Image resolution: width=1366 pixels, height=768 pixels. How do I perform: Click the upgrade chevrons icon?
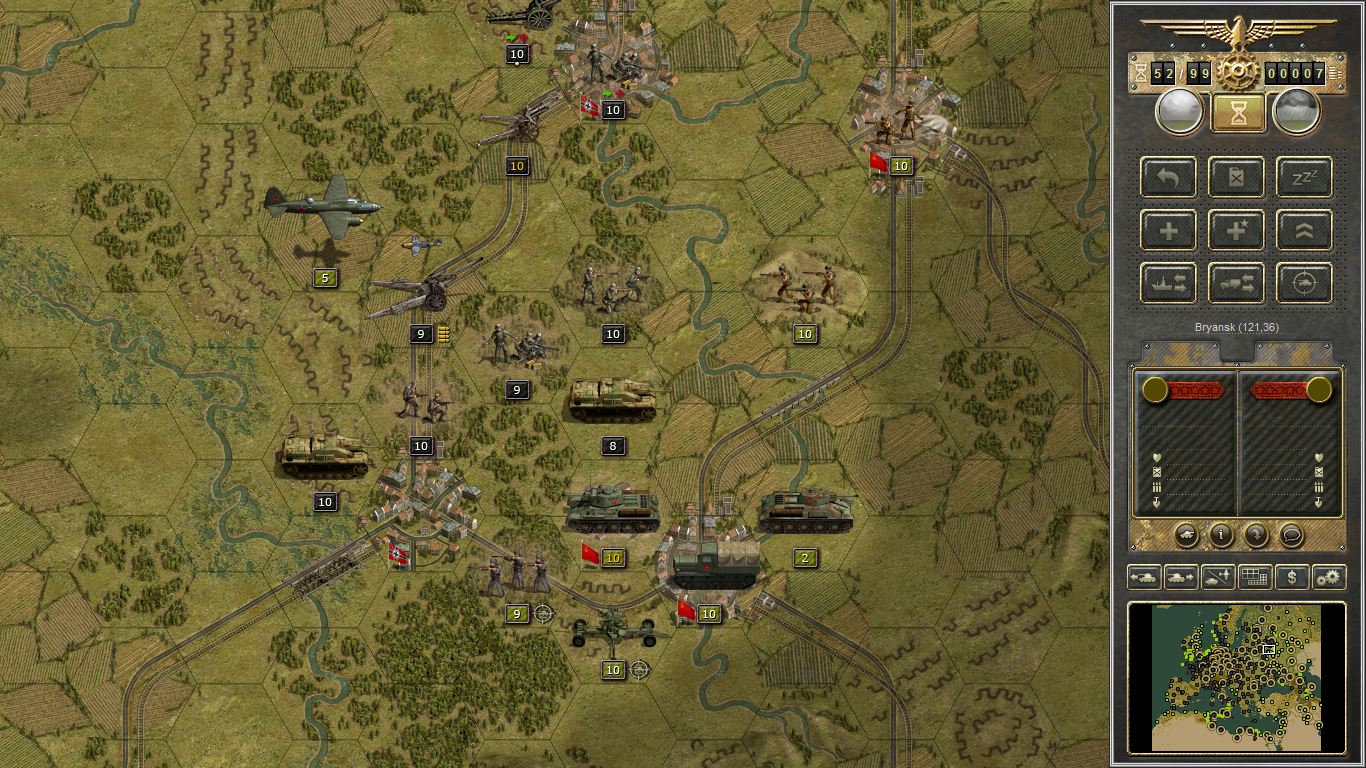click(x=1305, y=230)
